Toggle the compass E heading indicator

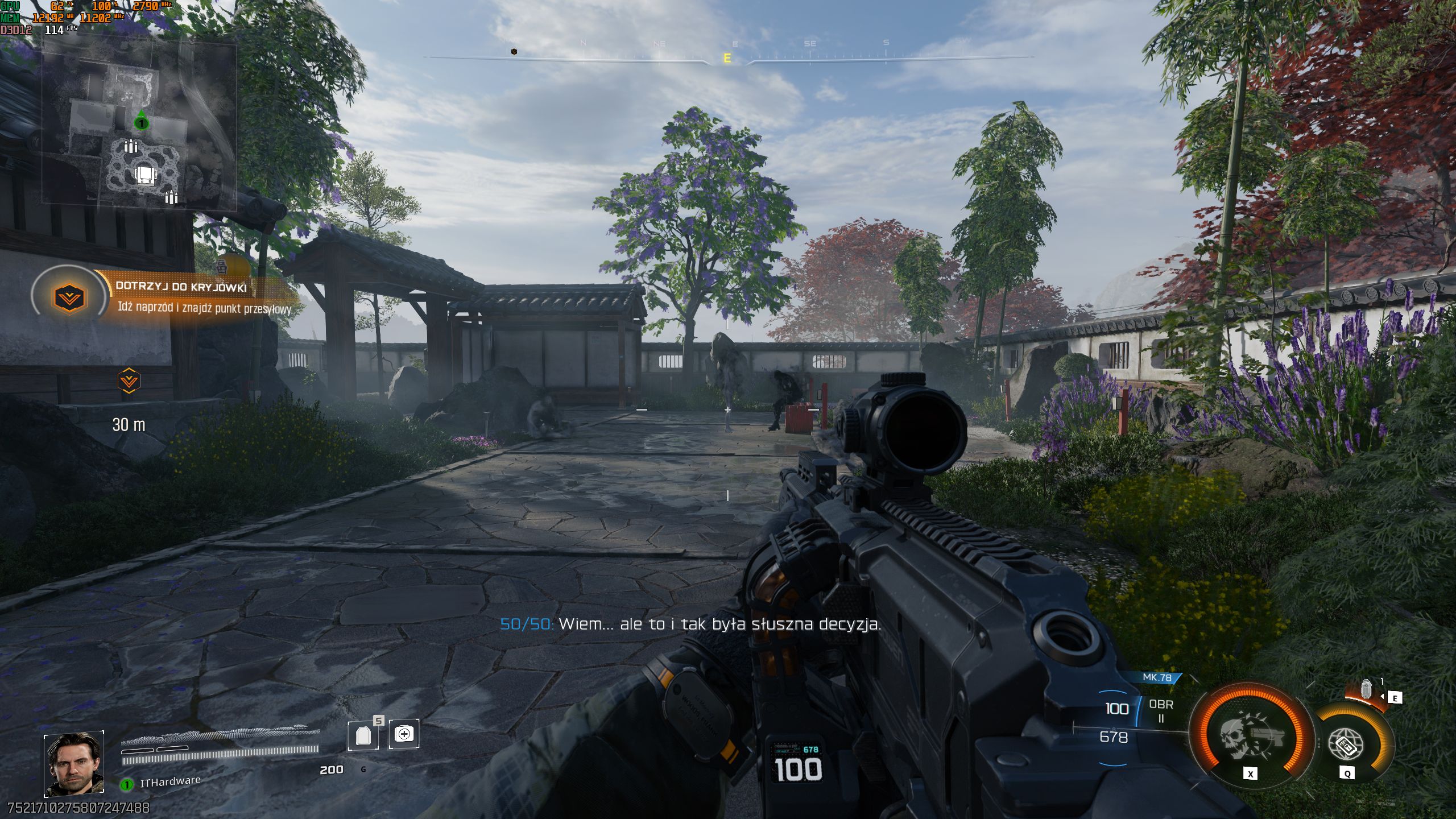(727, 57)
